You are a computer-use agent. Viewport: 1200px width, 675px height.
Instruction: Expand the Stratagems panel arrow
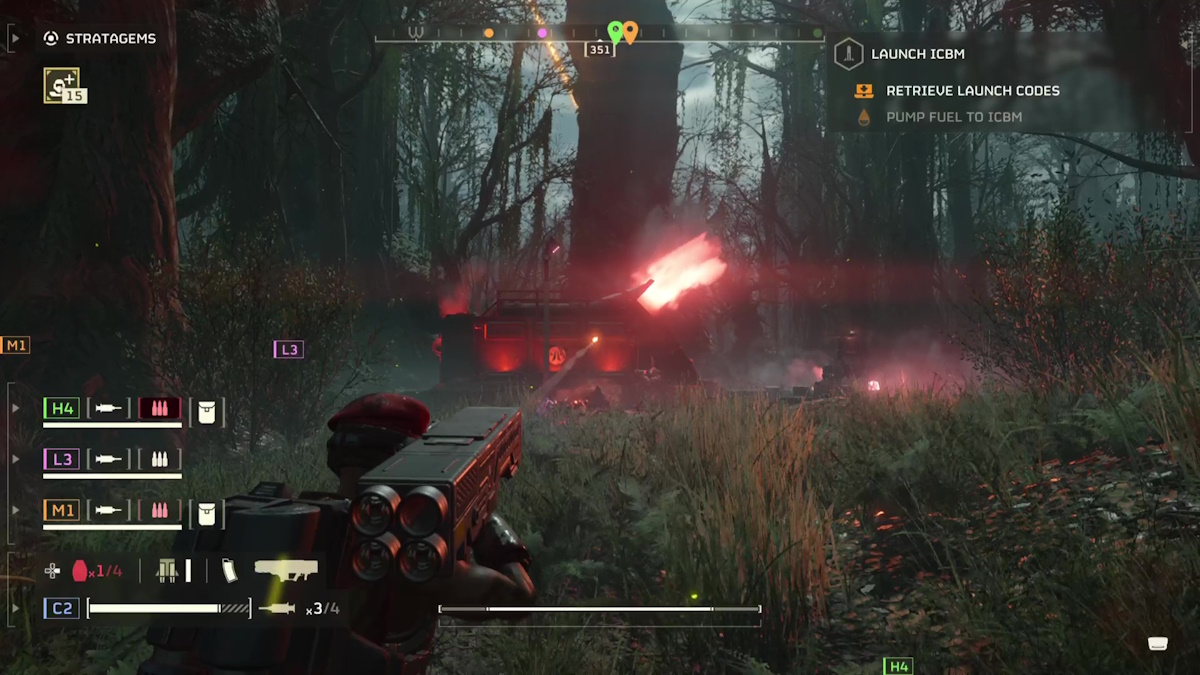pyautogui.click(x=14, y=39)
